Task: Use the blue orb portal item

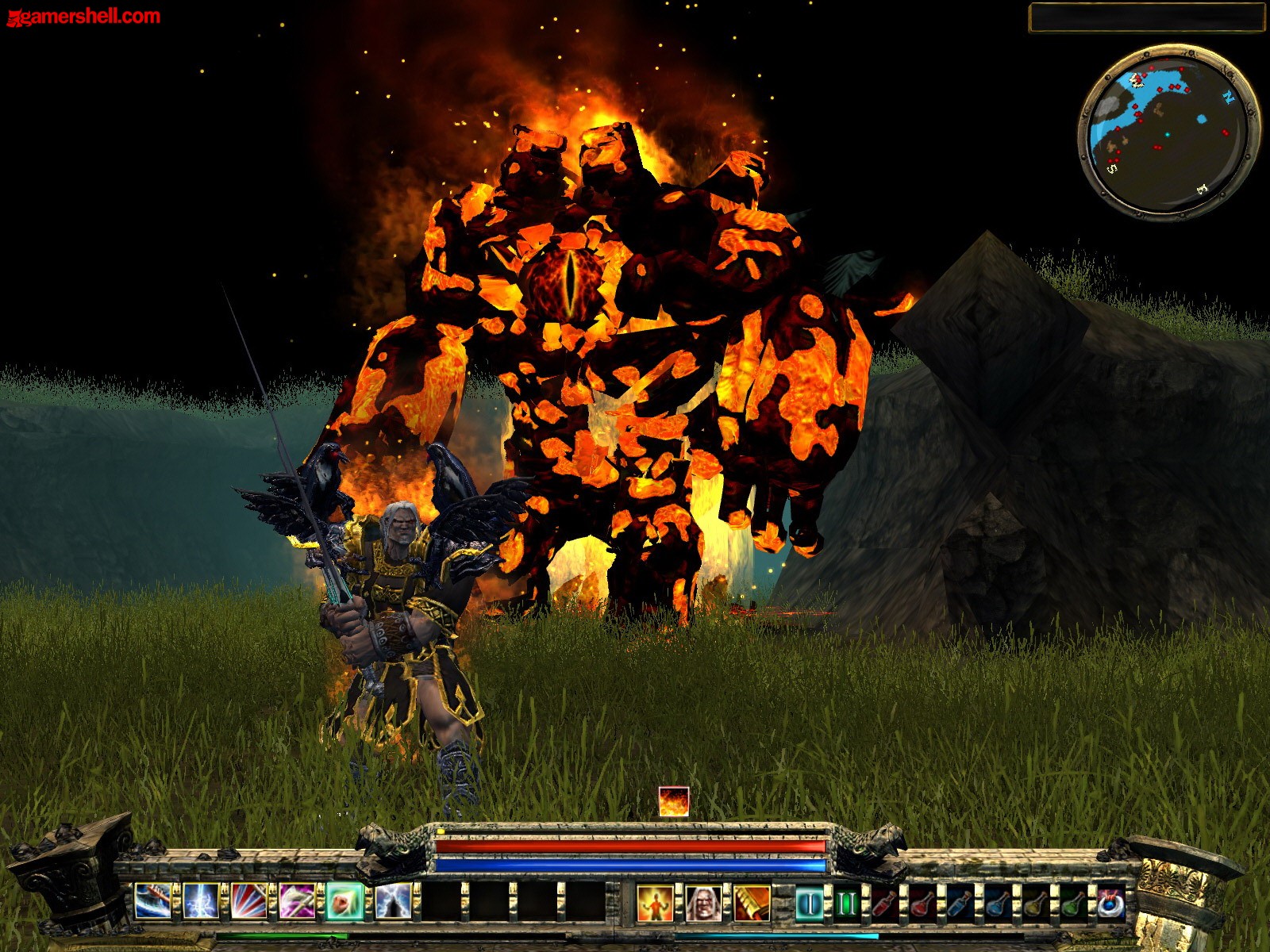Action: point(1111,904)
